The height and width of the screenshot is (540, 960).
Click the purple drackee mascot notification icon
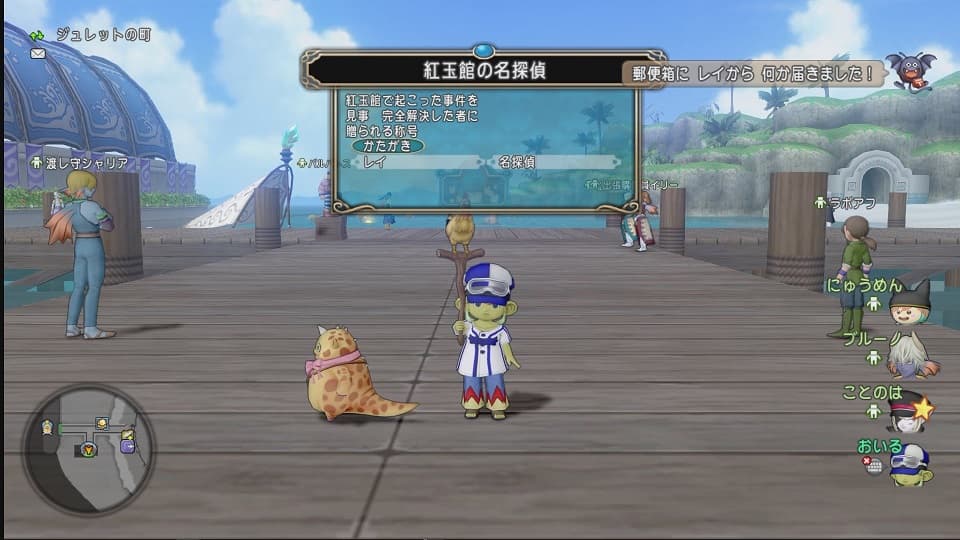[x=911, y=70]
